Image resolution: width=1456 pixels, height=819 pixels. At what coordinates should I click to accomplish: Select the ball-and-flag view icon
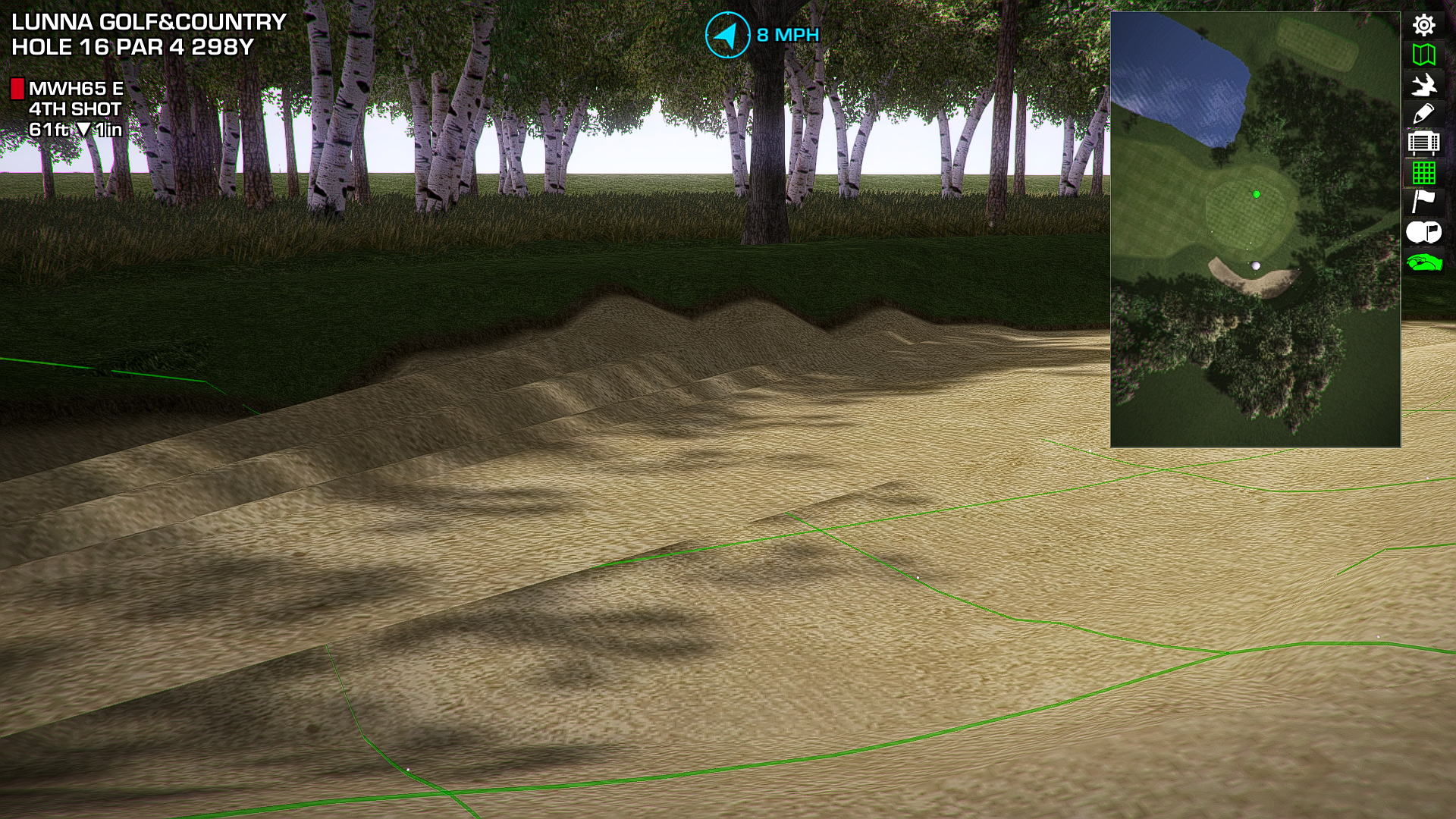[1423, 232]
